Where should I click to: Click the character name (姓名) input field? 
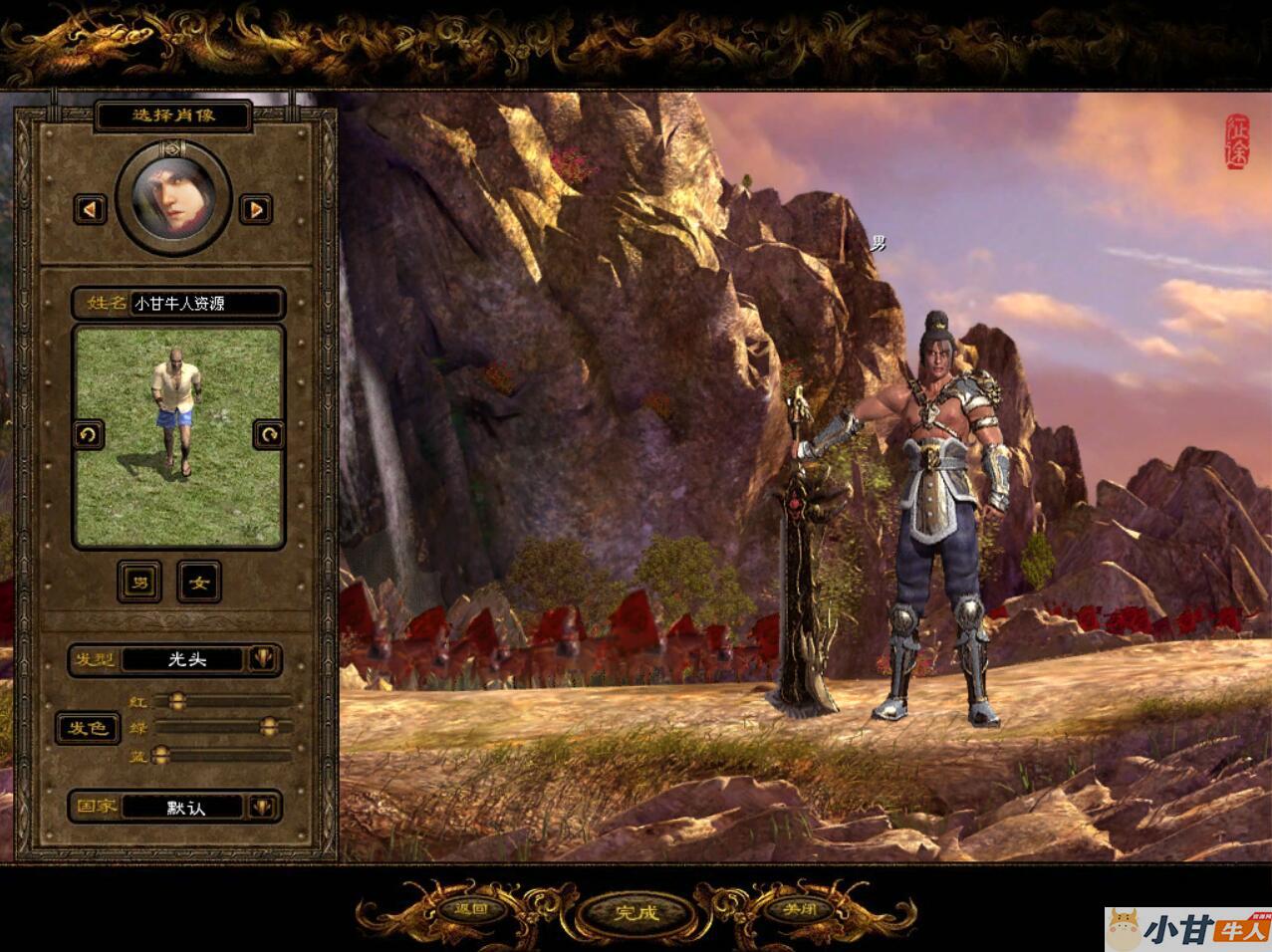click(205, 304)
